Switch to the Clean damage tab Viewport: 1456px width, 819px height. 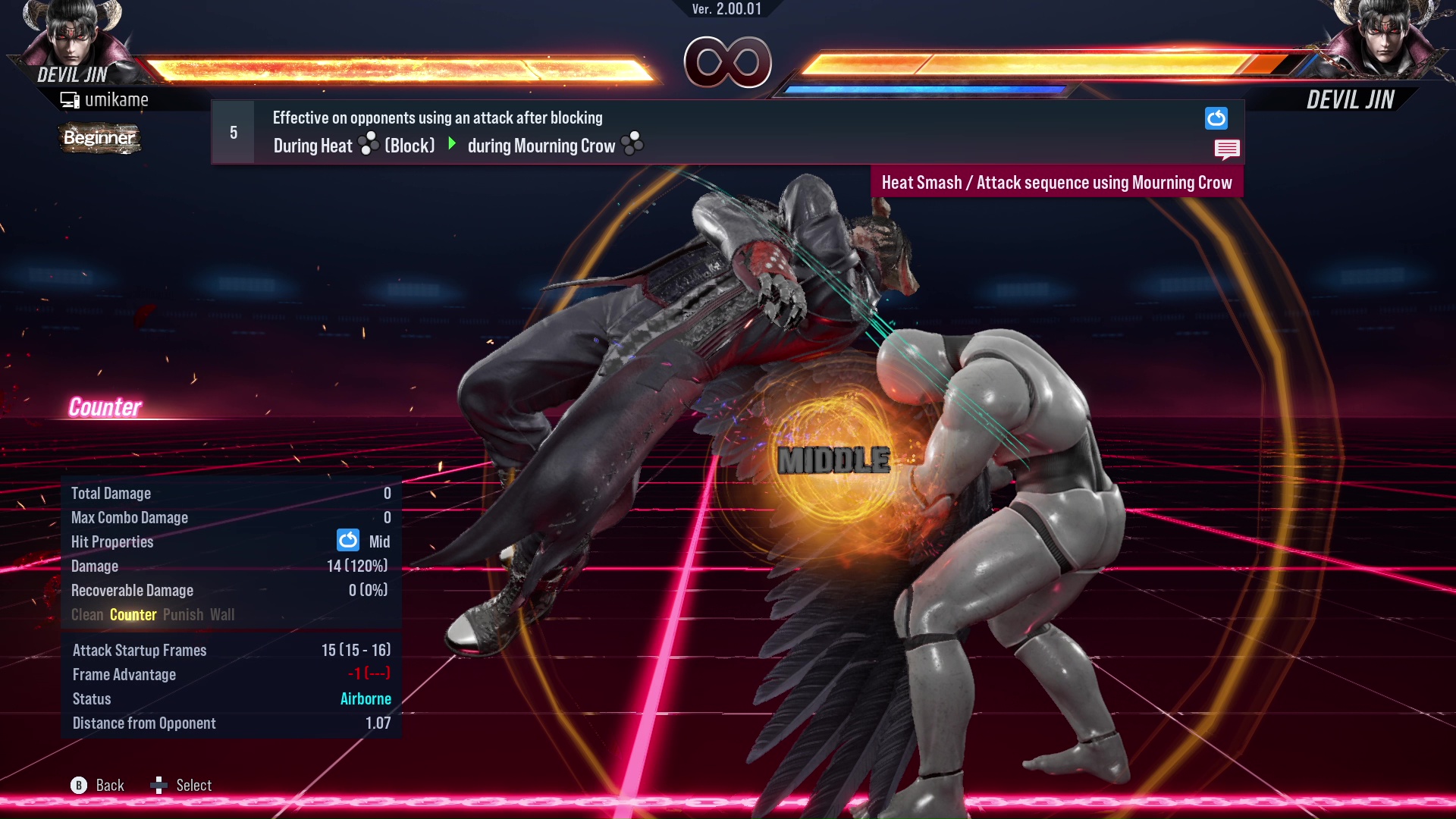pos(86,614)
